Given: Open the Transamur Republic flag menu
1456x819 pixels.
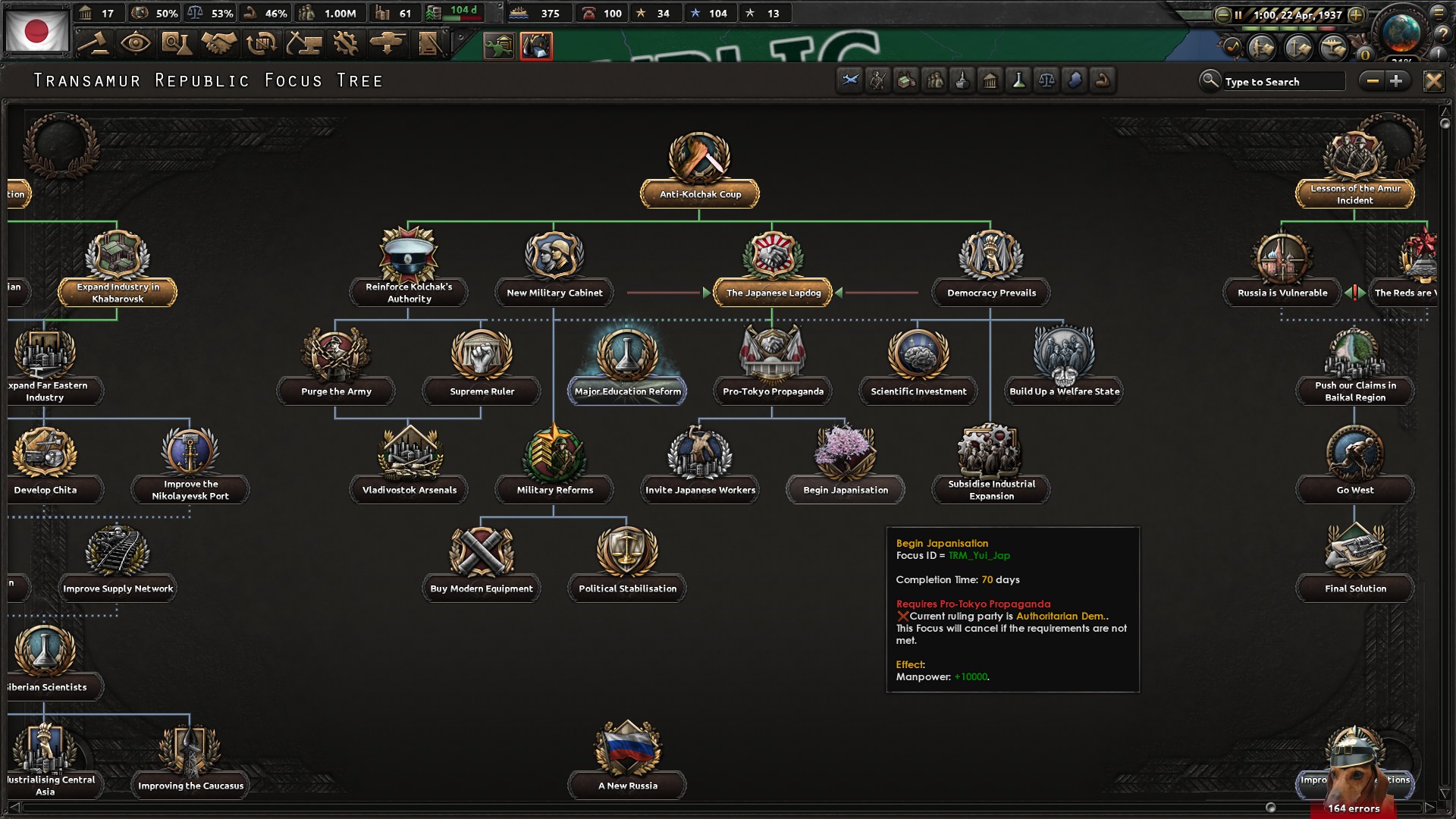Looking at the screenshot, I should coord(38,30).
